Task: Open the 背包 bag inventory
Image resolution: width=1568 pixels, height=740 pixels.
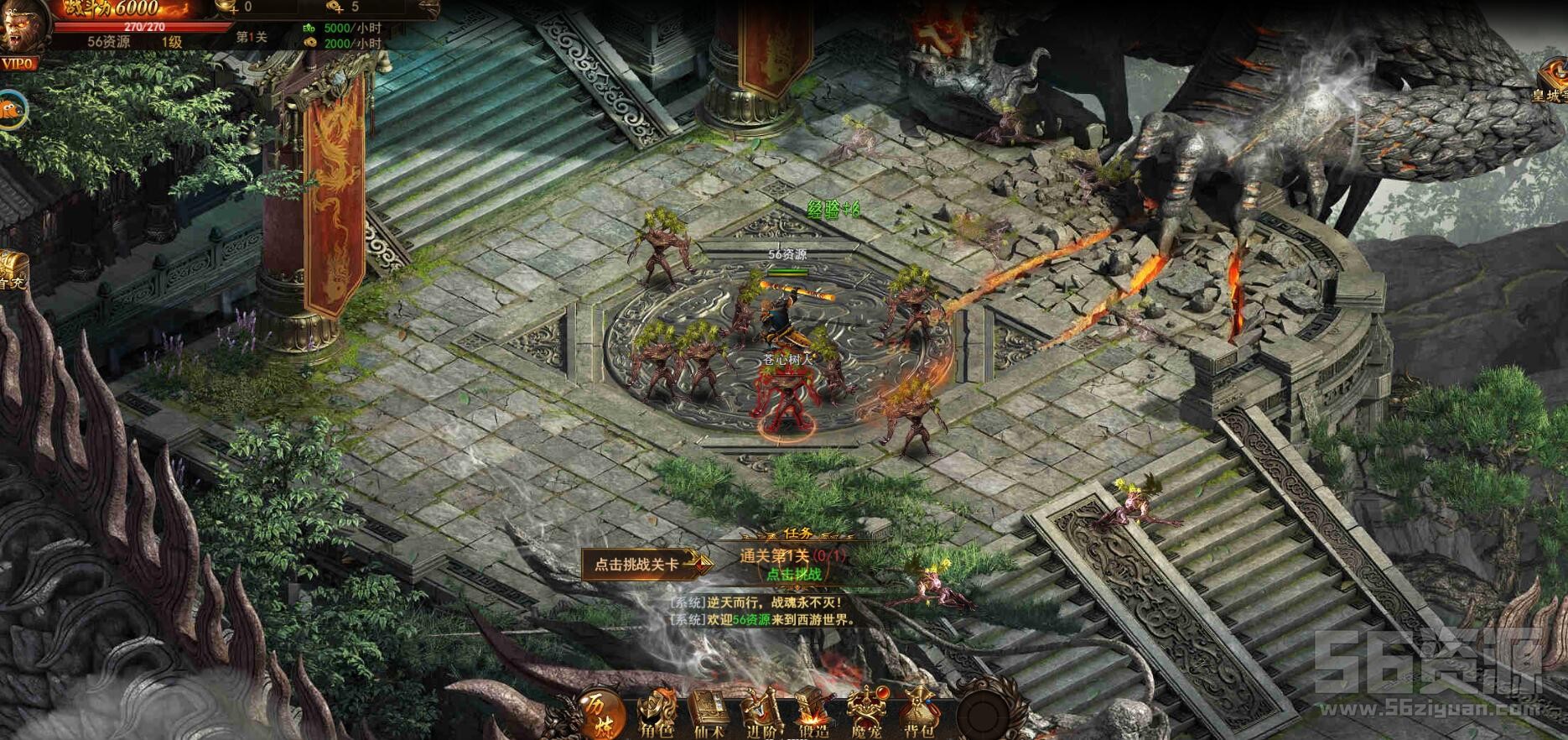Action: click(918, 714)
